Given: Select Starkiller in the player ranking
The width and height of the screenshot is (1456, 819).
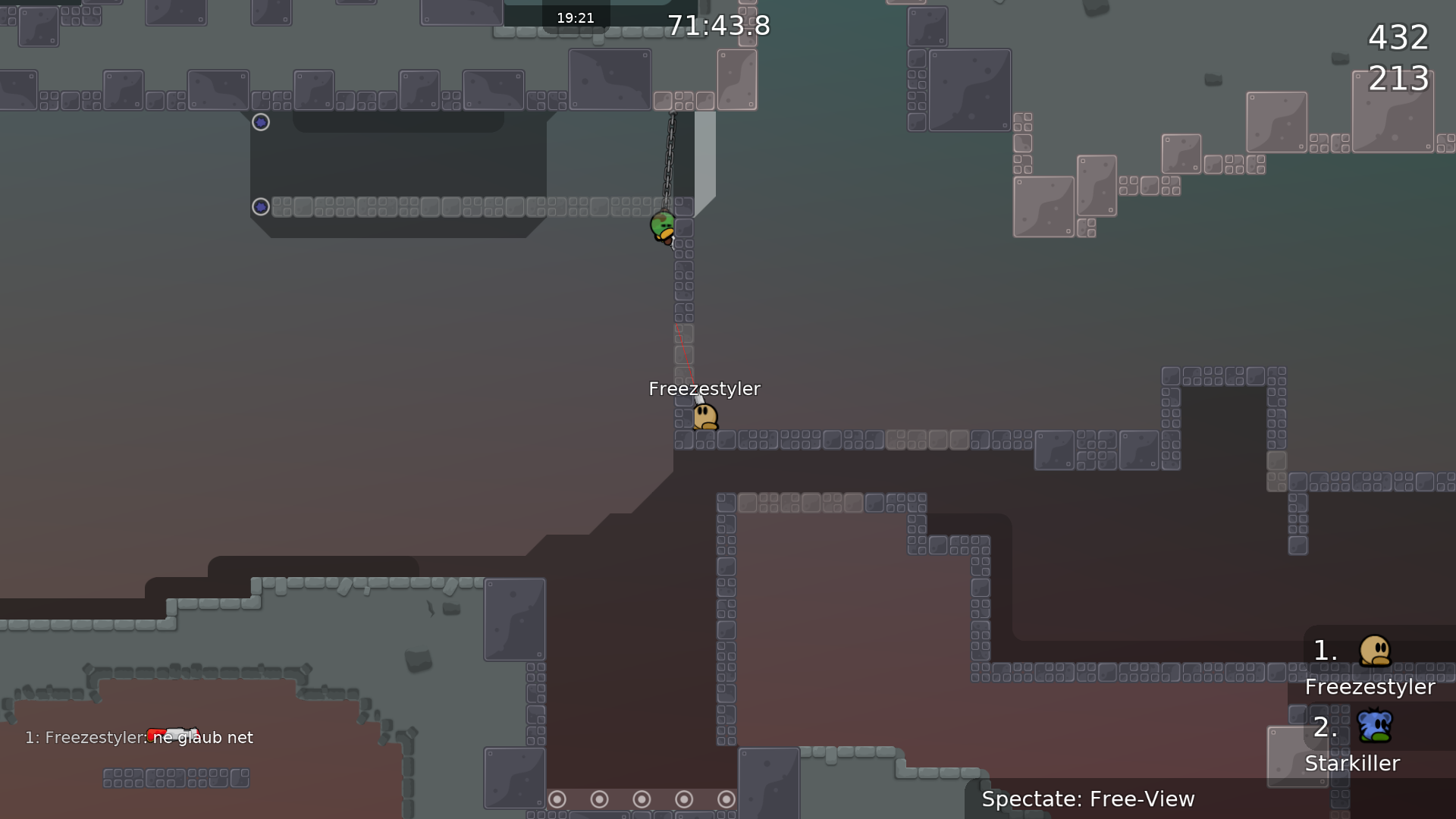Looking at the screenshot, I should [x=1352, y=763].
